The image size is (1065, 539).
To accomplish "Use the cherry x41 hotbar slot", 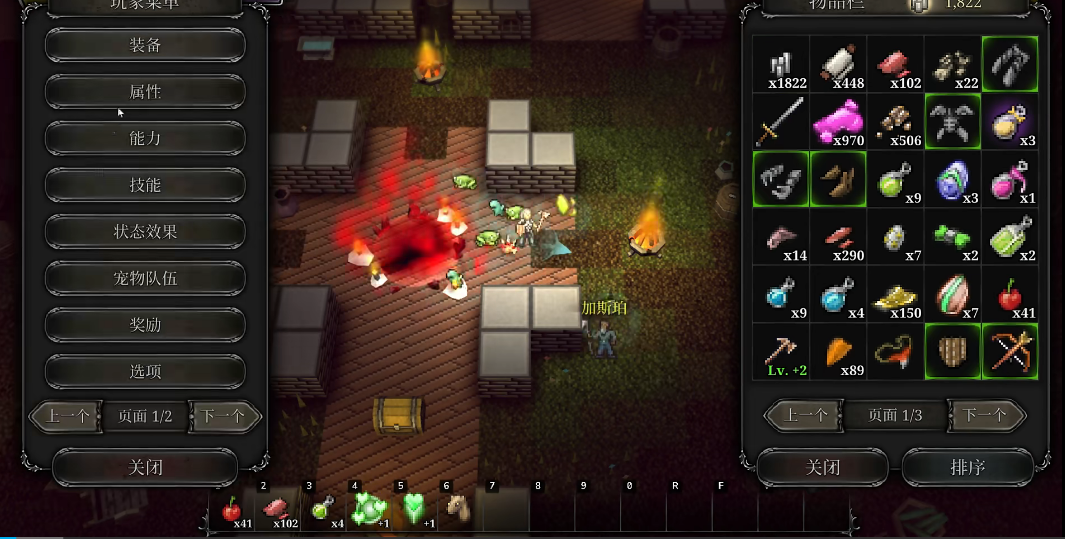I will 234,510.
